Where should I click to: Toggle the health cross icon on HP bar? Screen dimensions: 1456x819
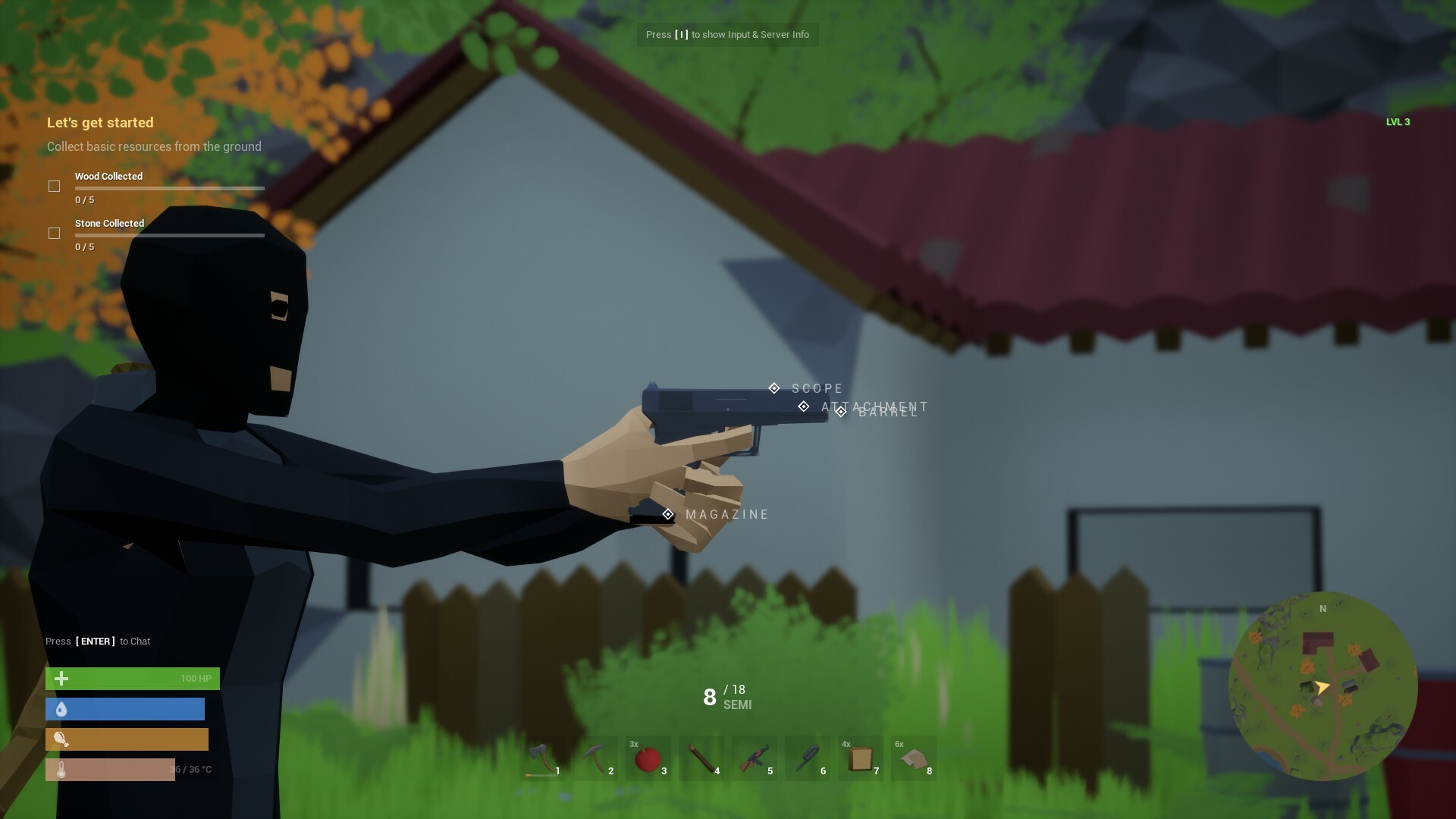click(x=61, y=679)
